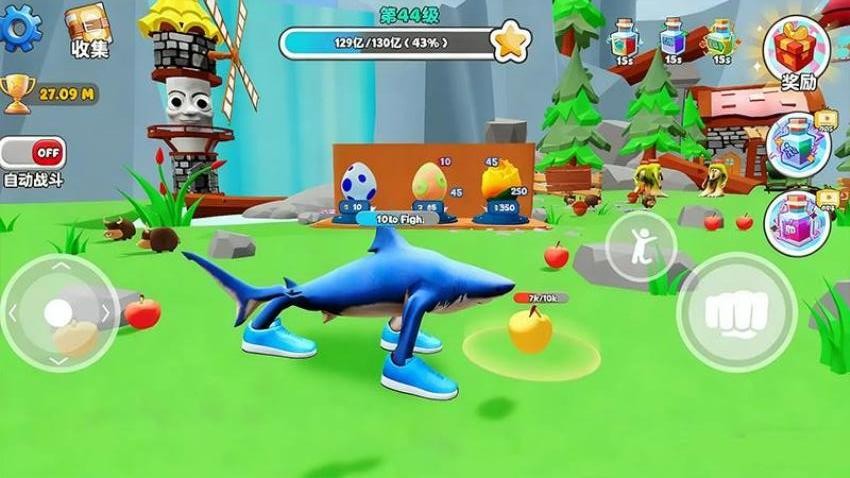Open the 收集 collection book
The image size is (850, 478).
tap(89, 30)
